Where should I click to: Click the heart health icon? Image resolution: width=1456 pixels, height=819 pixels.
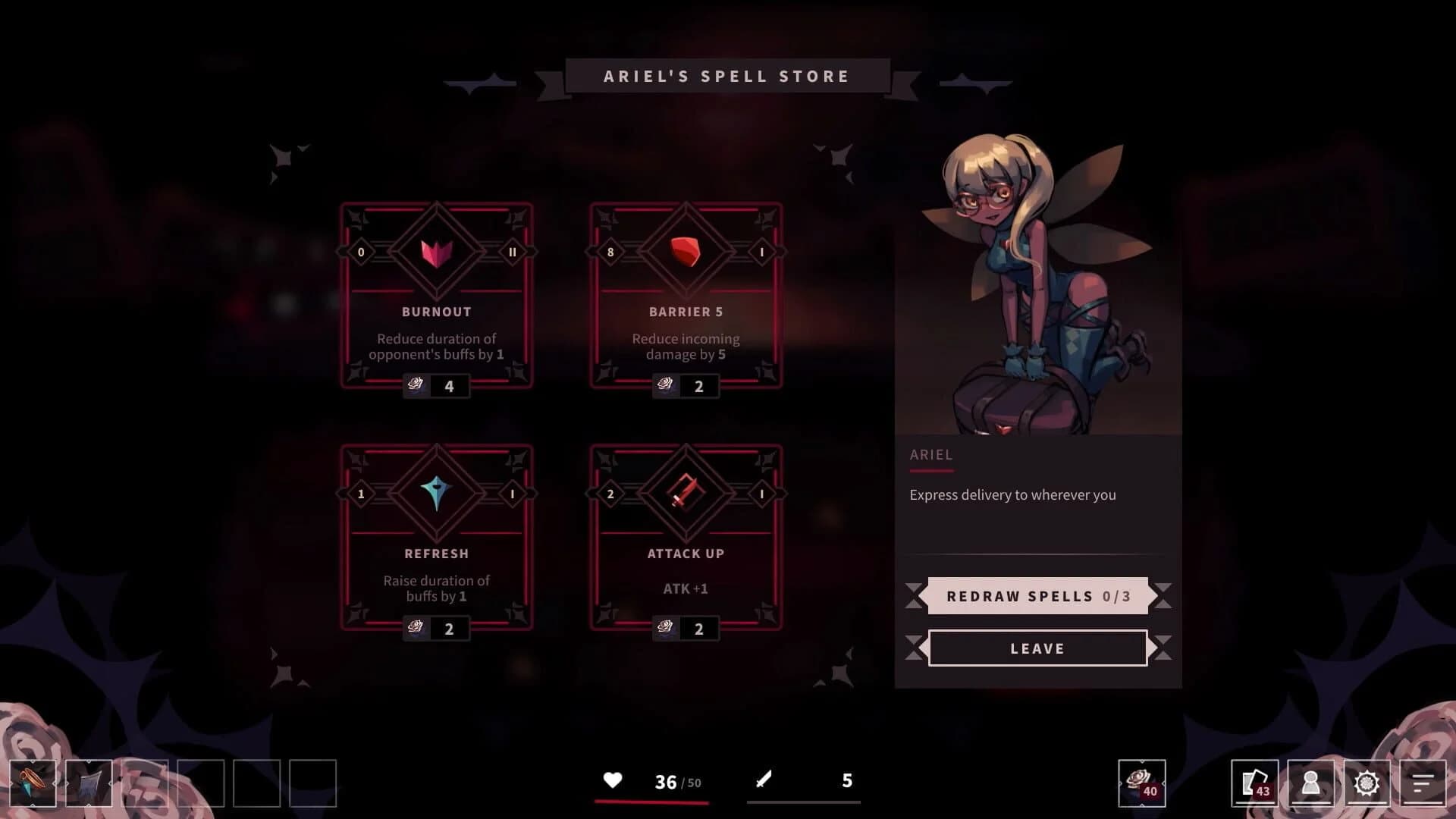tap(613, 780)
